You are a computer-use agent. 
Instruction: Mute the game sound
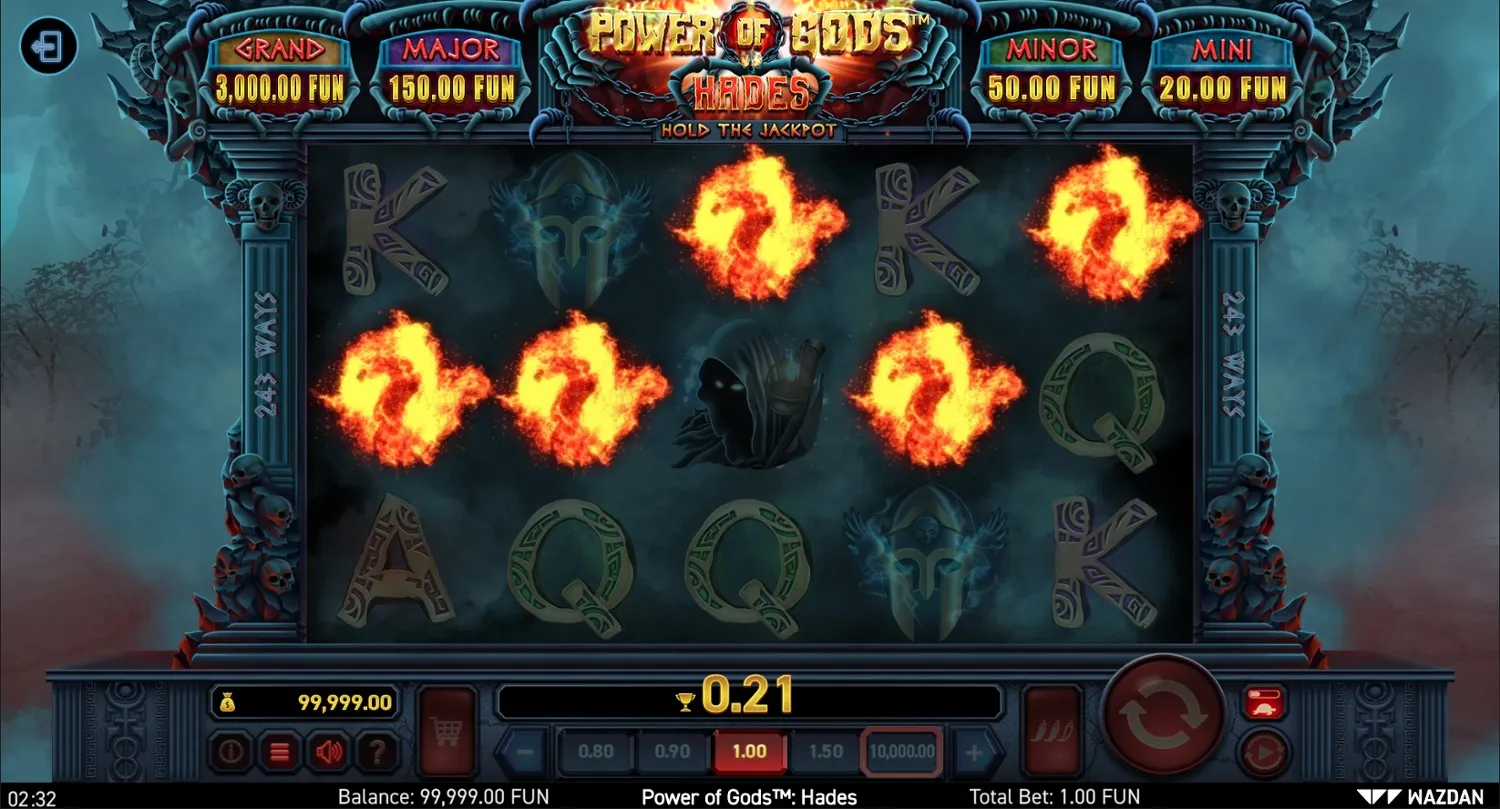(x=330, y=752)
